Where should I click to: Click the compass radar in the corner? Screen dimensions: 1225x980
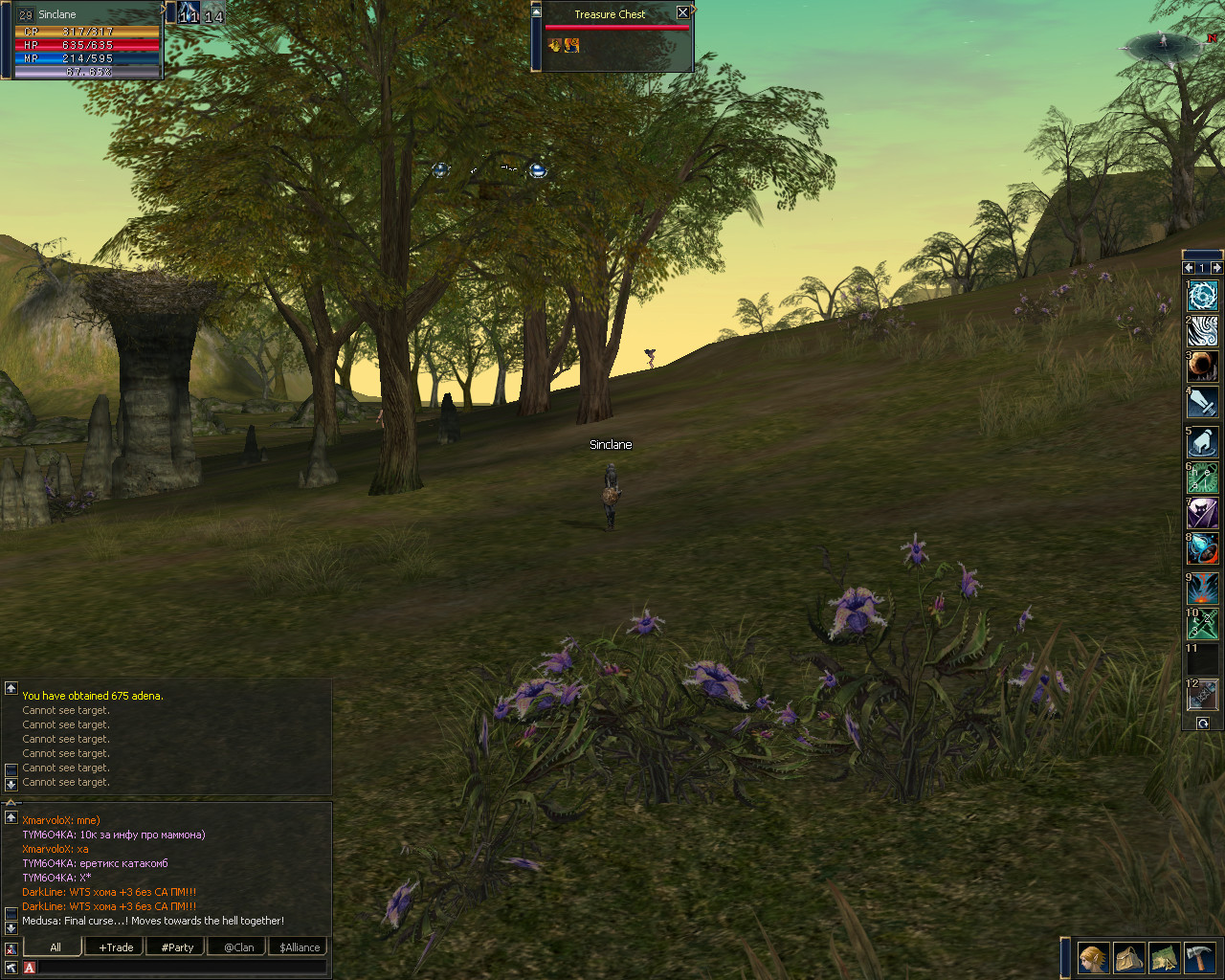point(1163,44)
